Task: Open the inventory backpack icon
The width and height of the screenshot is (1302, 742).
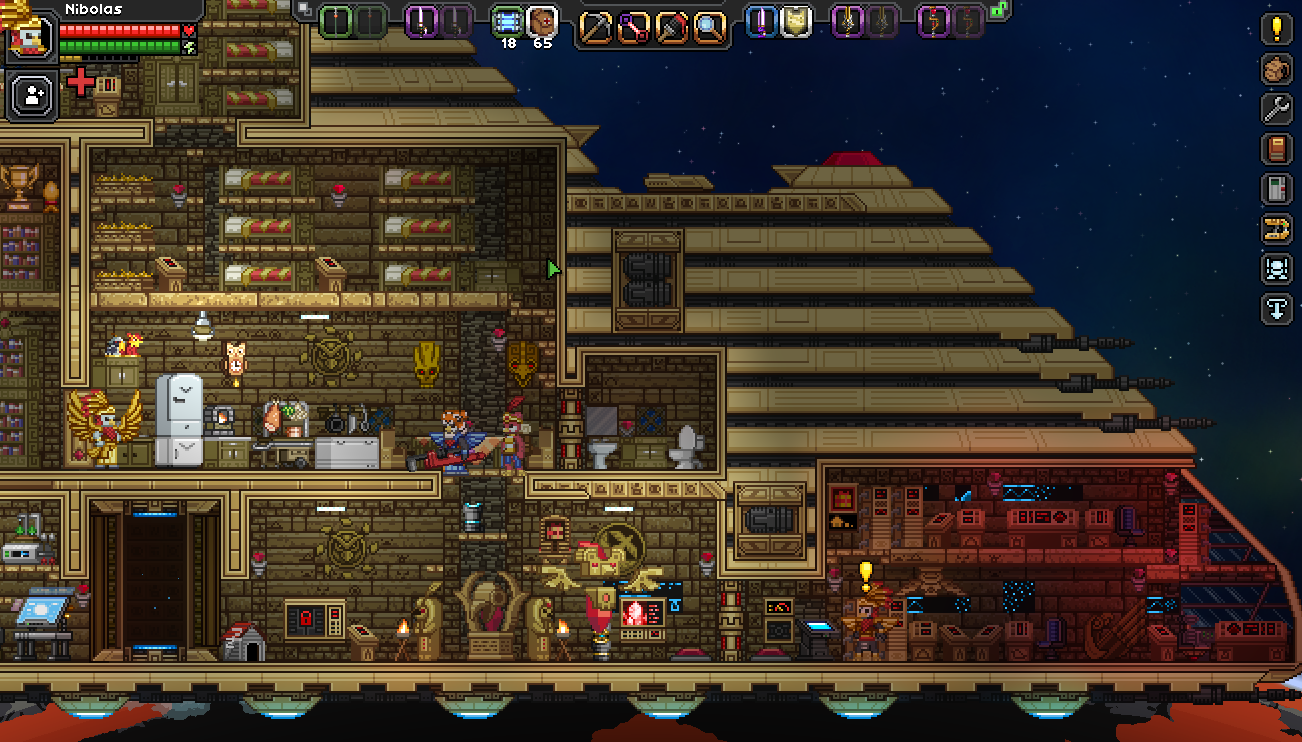Action: click(x=1277, y=69)
